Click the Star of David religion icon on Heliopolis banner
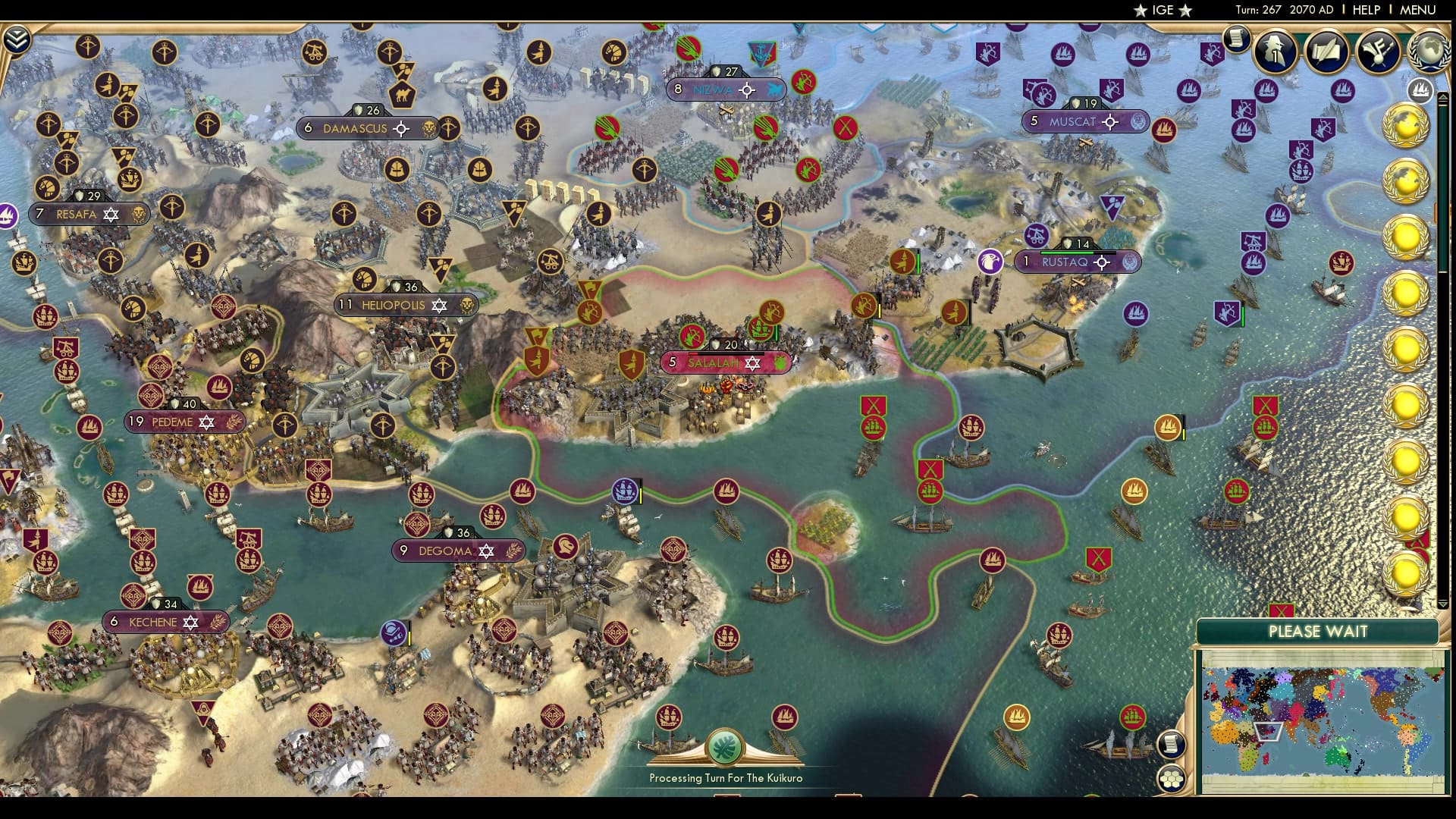The image size is (1456, 819). [x=438, y=306]
